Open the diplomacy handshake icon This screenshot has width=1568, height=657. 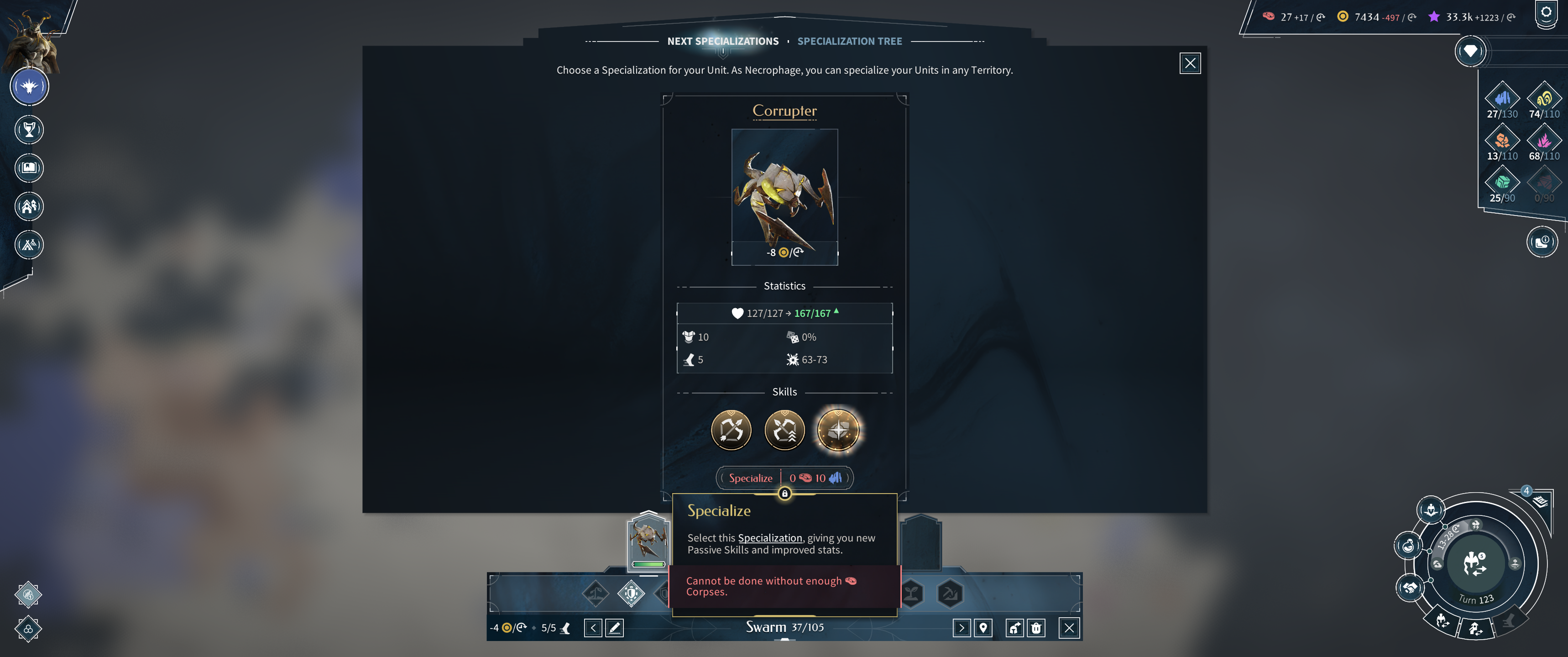tap(1409, 588)
